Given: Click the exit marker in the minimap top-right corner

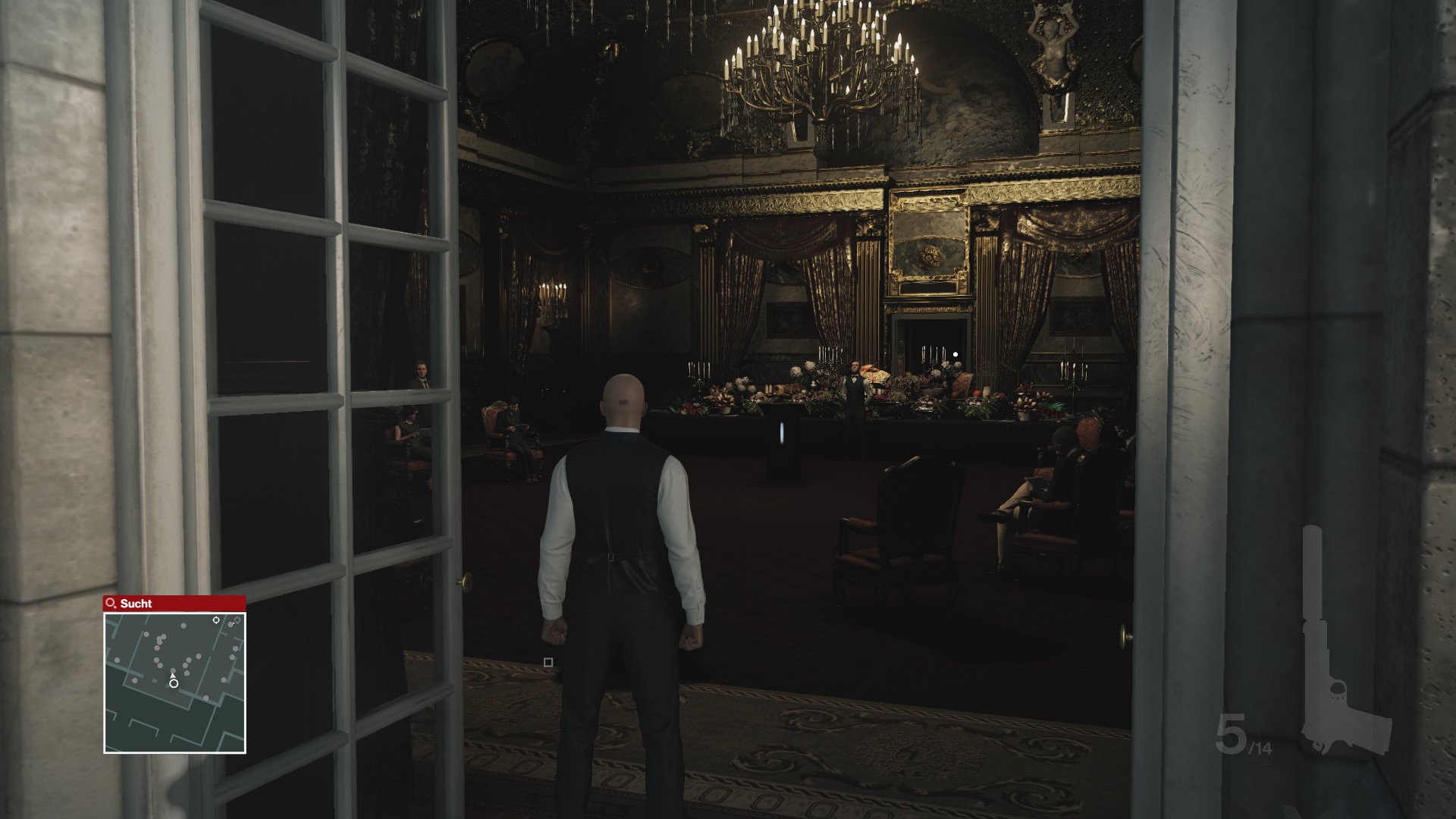Looking at the screenshot, I should coord(237,620).
